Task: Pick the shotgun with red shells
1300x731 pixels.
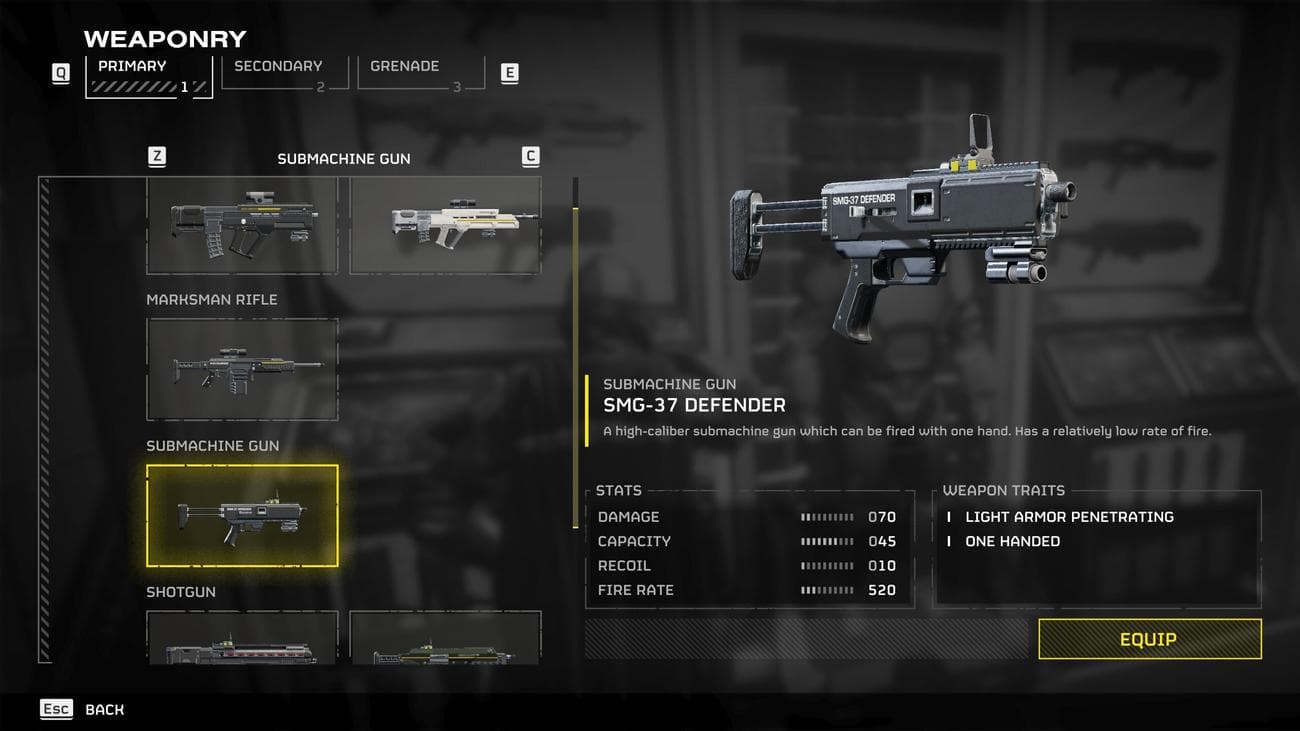Action: (x=242, y=640)
